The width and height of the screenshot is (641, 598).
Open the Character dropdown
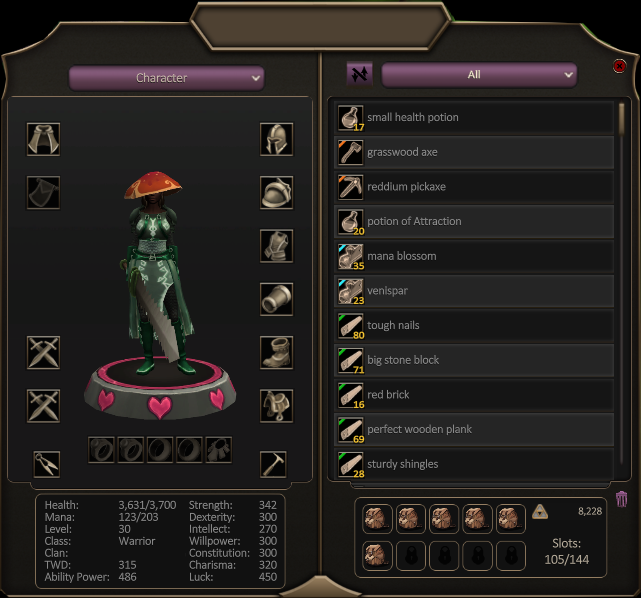click(x=166, y=78)
